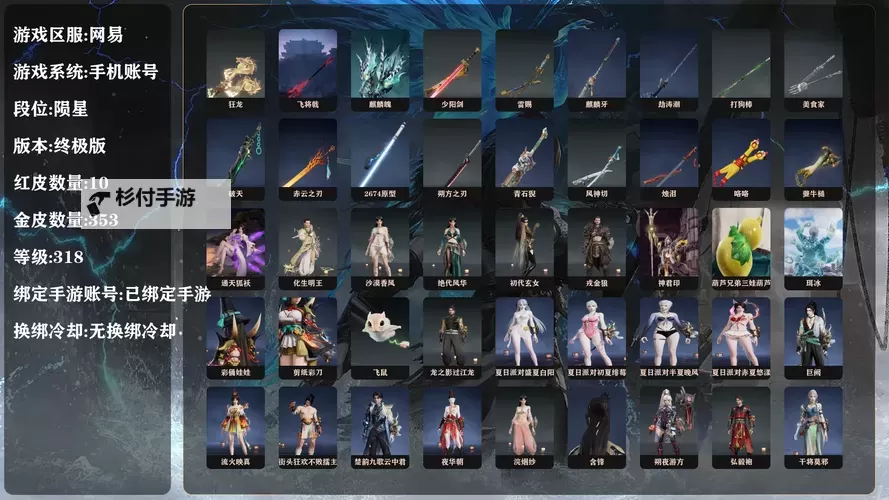Screen dimensions: 889x500
Task: Click the 美食家 fork weapon tile
Action: click(x=812, y=68)
